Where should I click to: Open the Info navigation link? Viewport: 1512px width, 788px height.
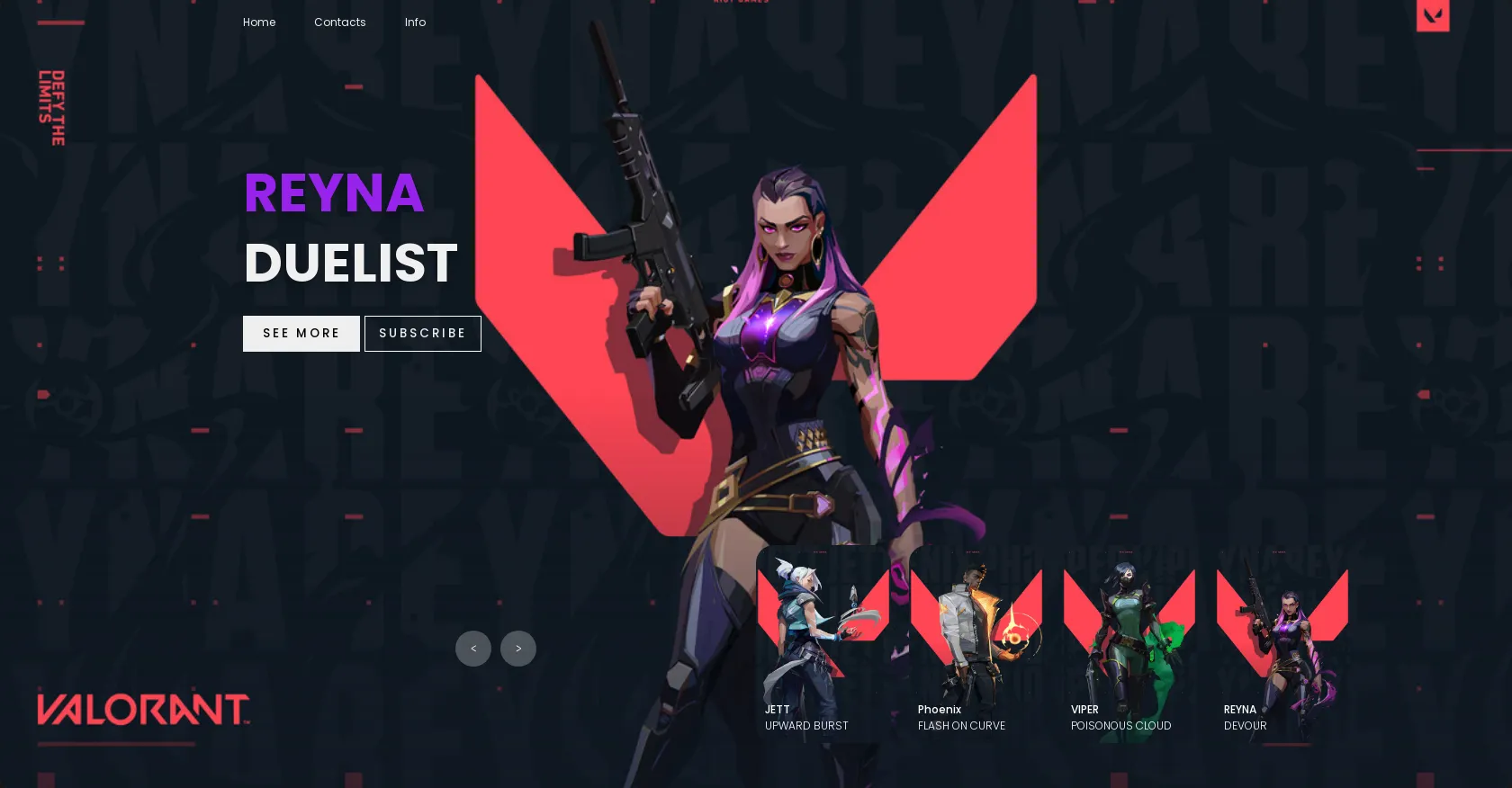click(x=415, y=22)
